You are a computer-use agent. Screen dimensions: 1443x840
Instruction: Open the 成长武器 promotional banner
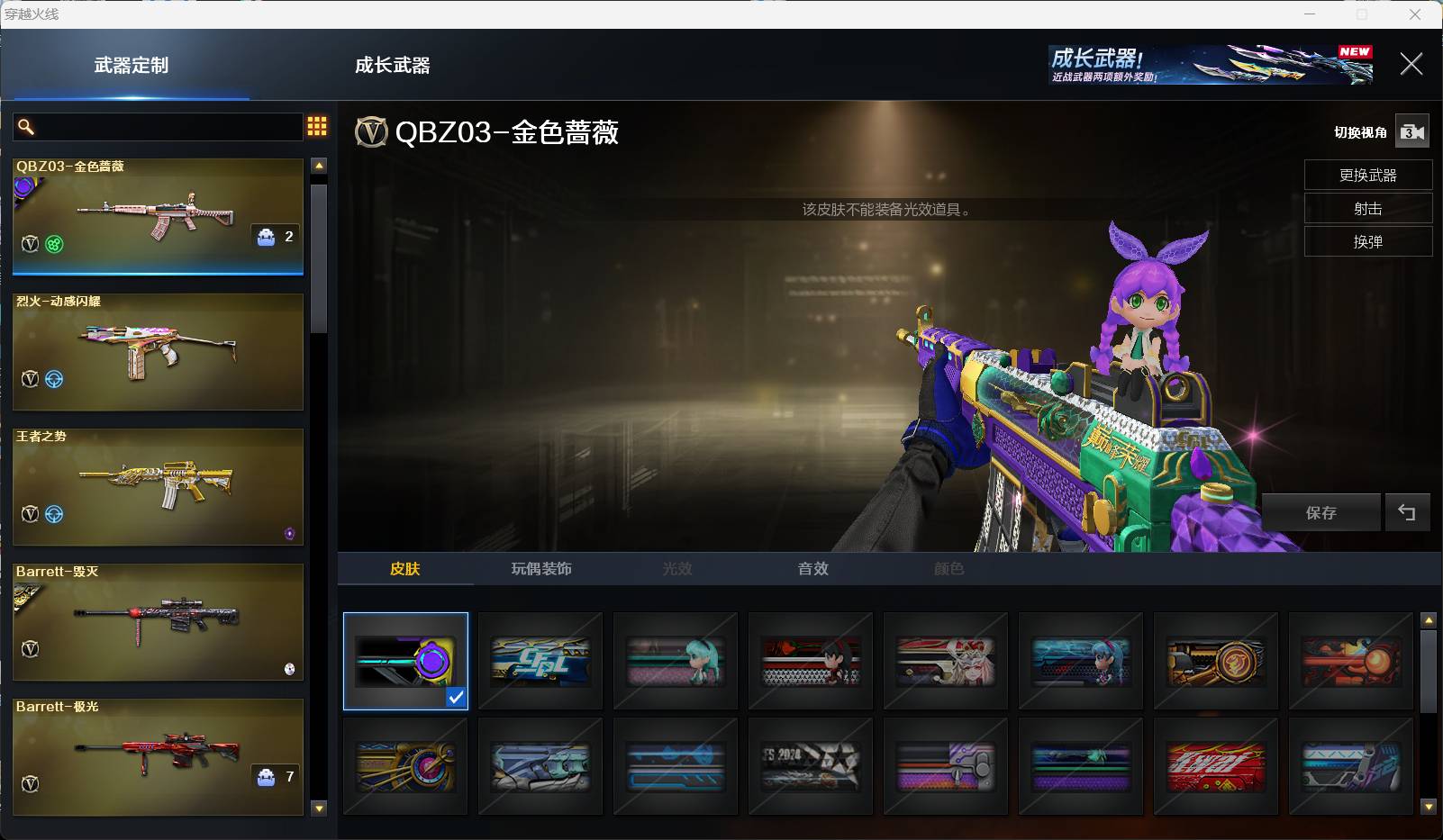coord(1211,65)
